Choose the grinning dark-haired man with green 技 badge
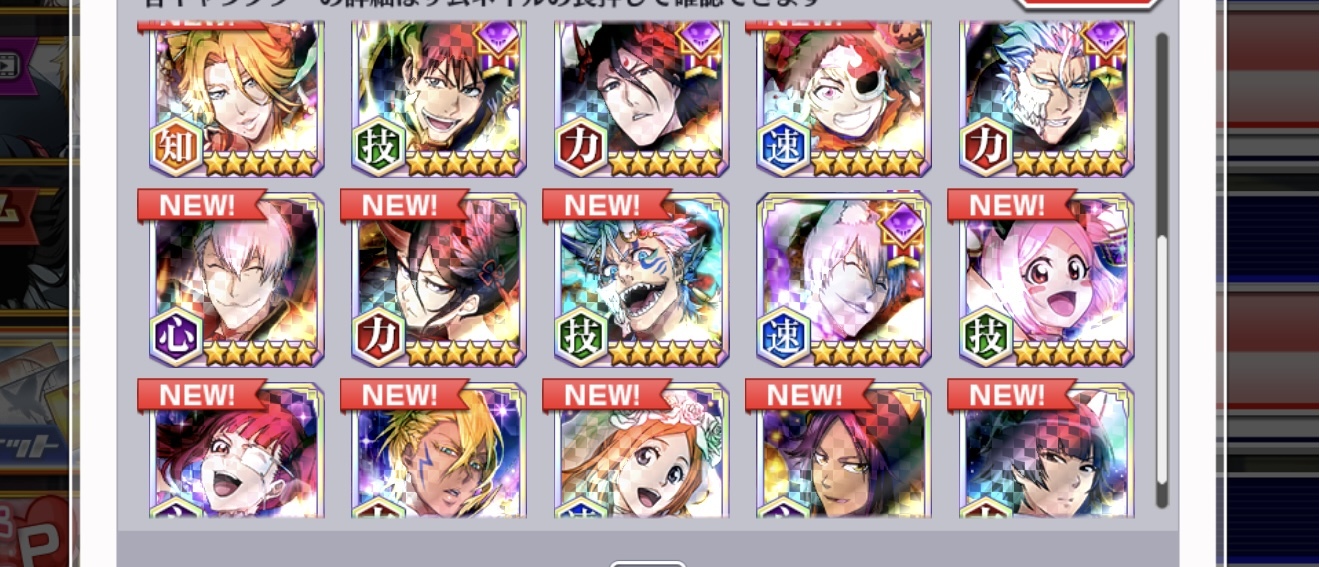The width and height of the screenshot is (1319, 567). (x=439, y=95)
